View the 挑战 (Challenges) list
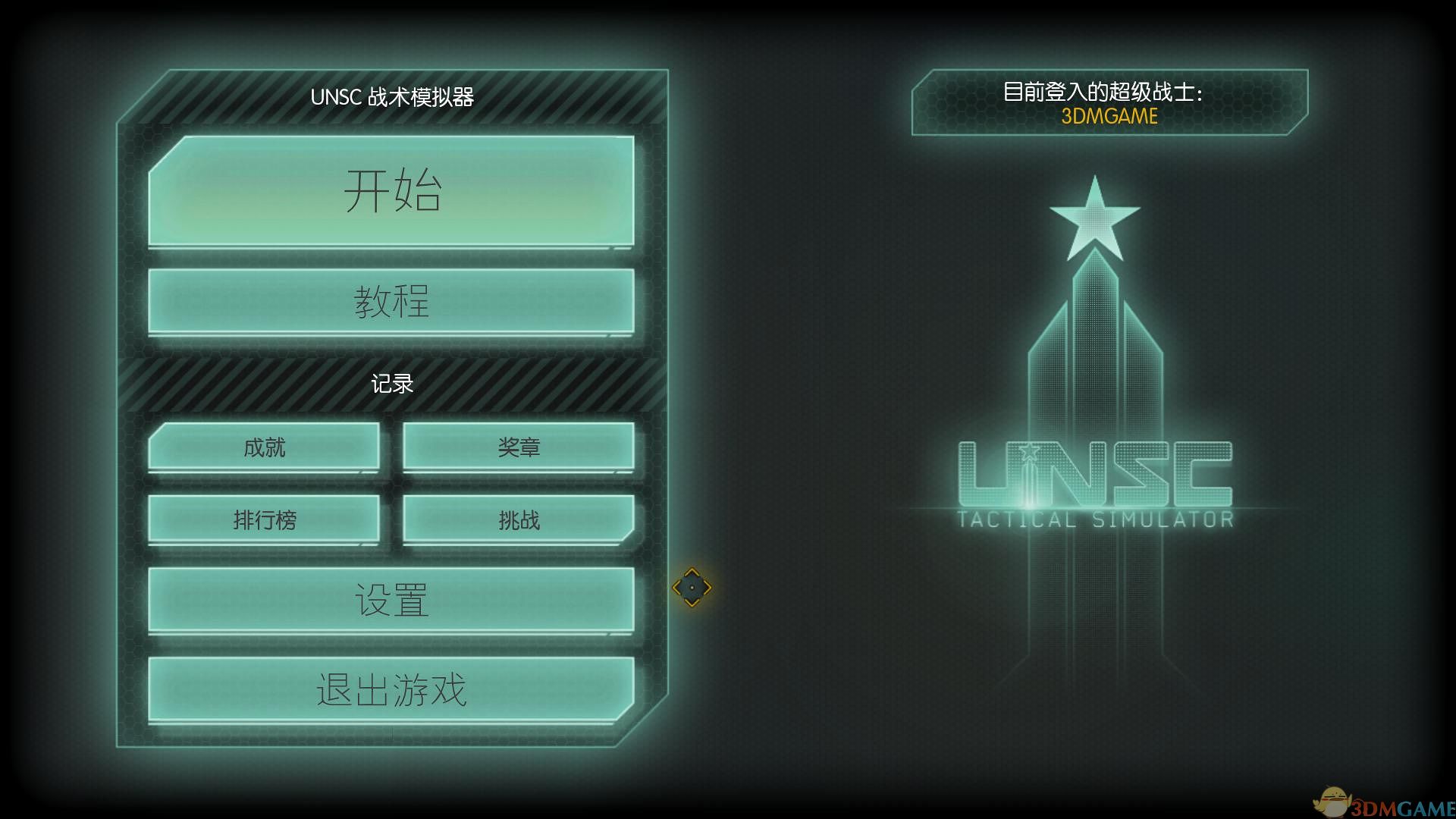The width and height of the screenshot is (1456, 819). 518,520
